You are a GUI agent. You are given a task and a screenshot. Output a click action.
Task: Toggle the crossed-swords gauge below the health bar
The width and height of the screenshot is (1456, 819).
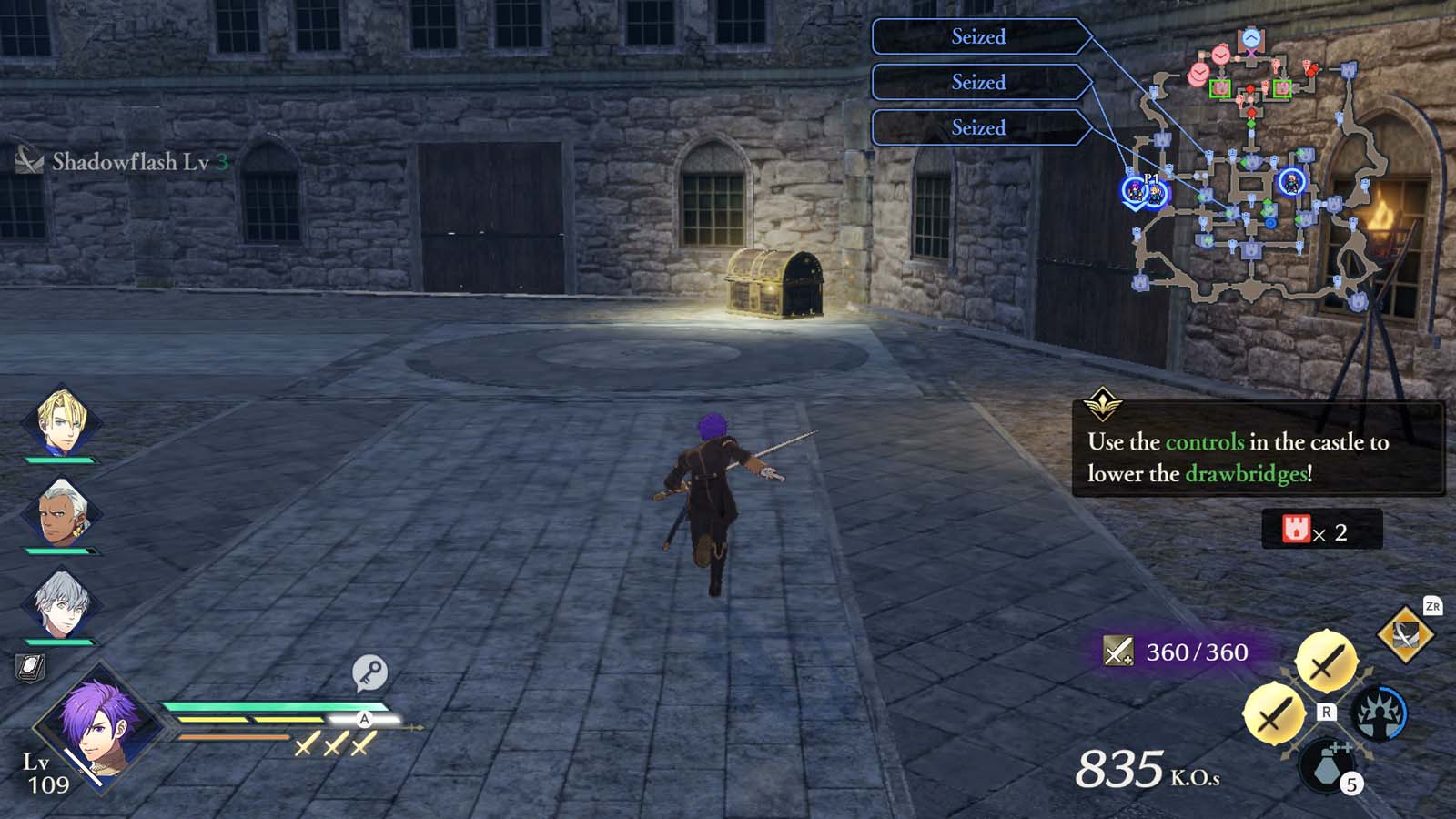click(337, 746)
